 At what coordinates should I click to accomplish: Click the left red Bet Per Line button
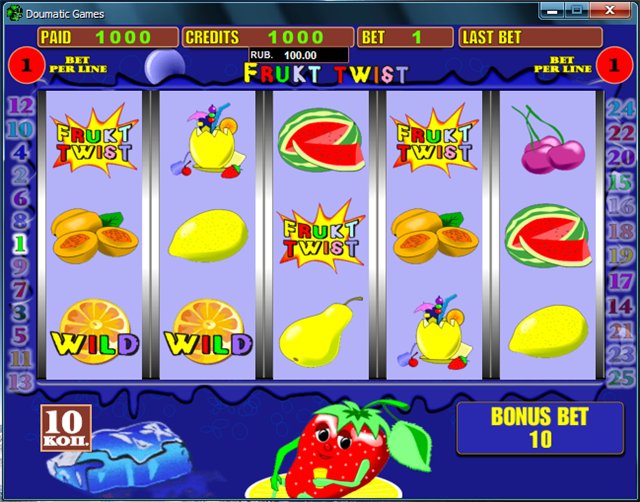click(x=20, y=66)
